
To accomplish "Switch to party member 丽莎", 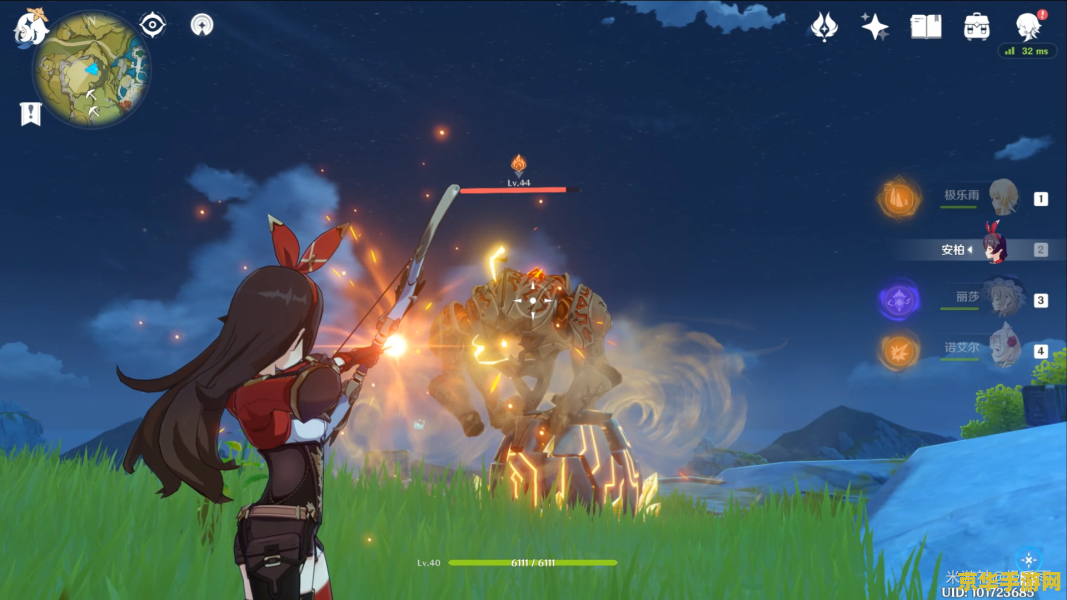I will [1001, 298].
